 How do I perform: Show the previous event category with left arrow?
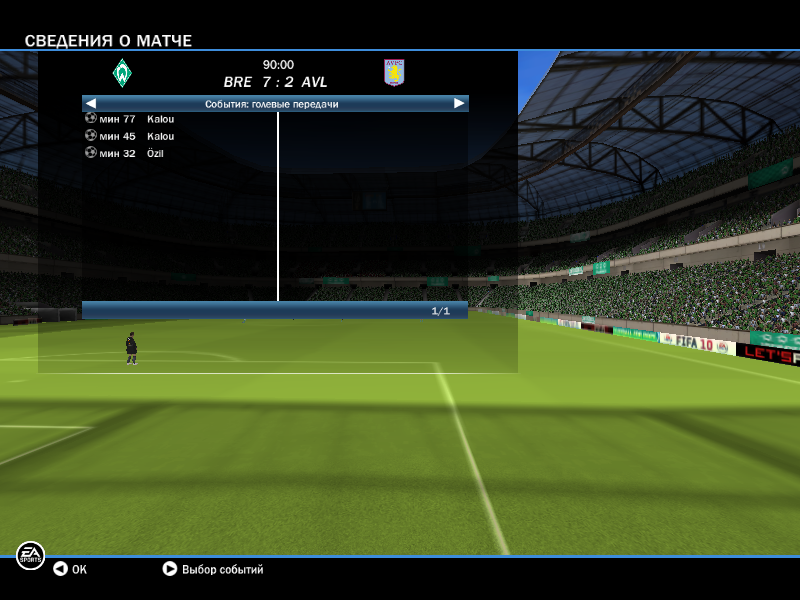point(91,103)
